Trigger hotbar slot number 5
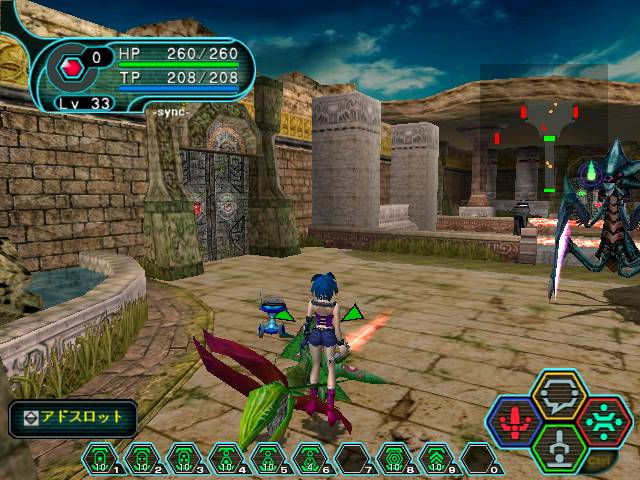The height and width of the screenshot is (480, 640). coord(267,459)
